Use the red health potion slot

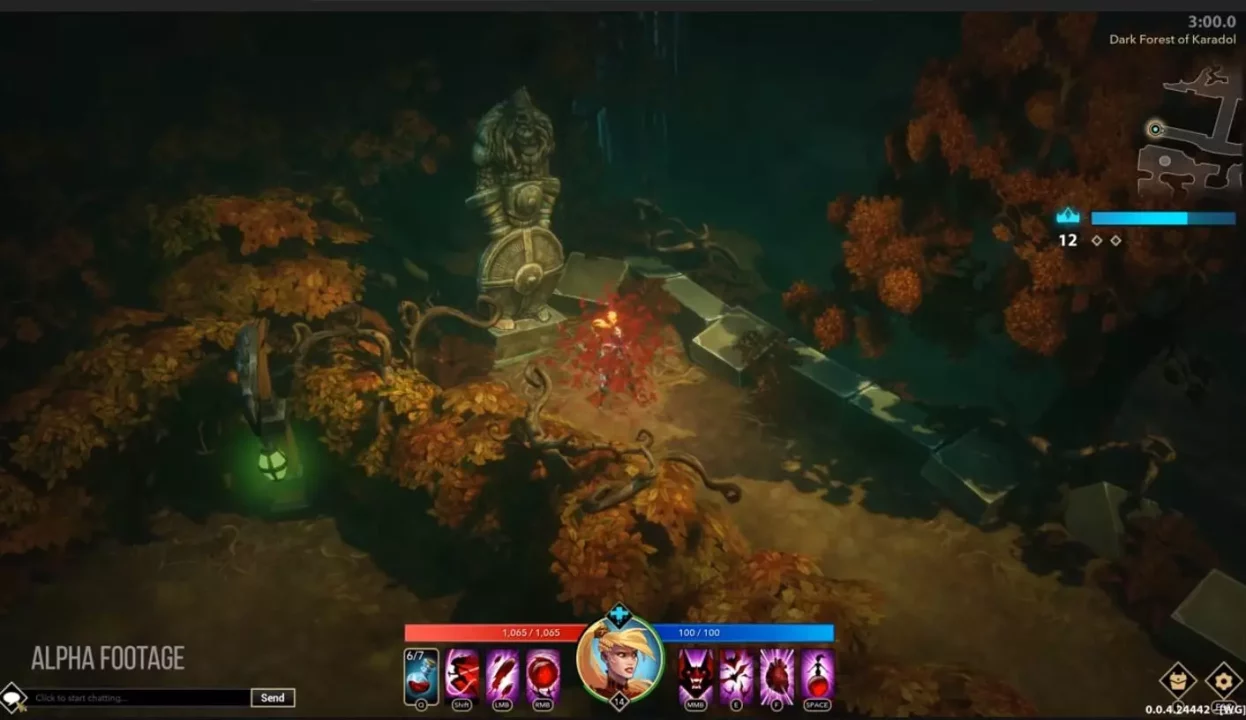pyautogui.click(x=421, y=675)
